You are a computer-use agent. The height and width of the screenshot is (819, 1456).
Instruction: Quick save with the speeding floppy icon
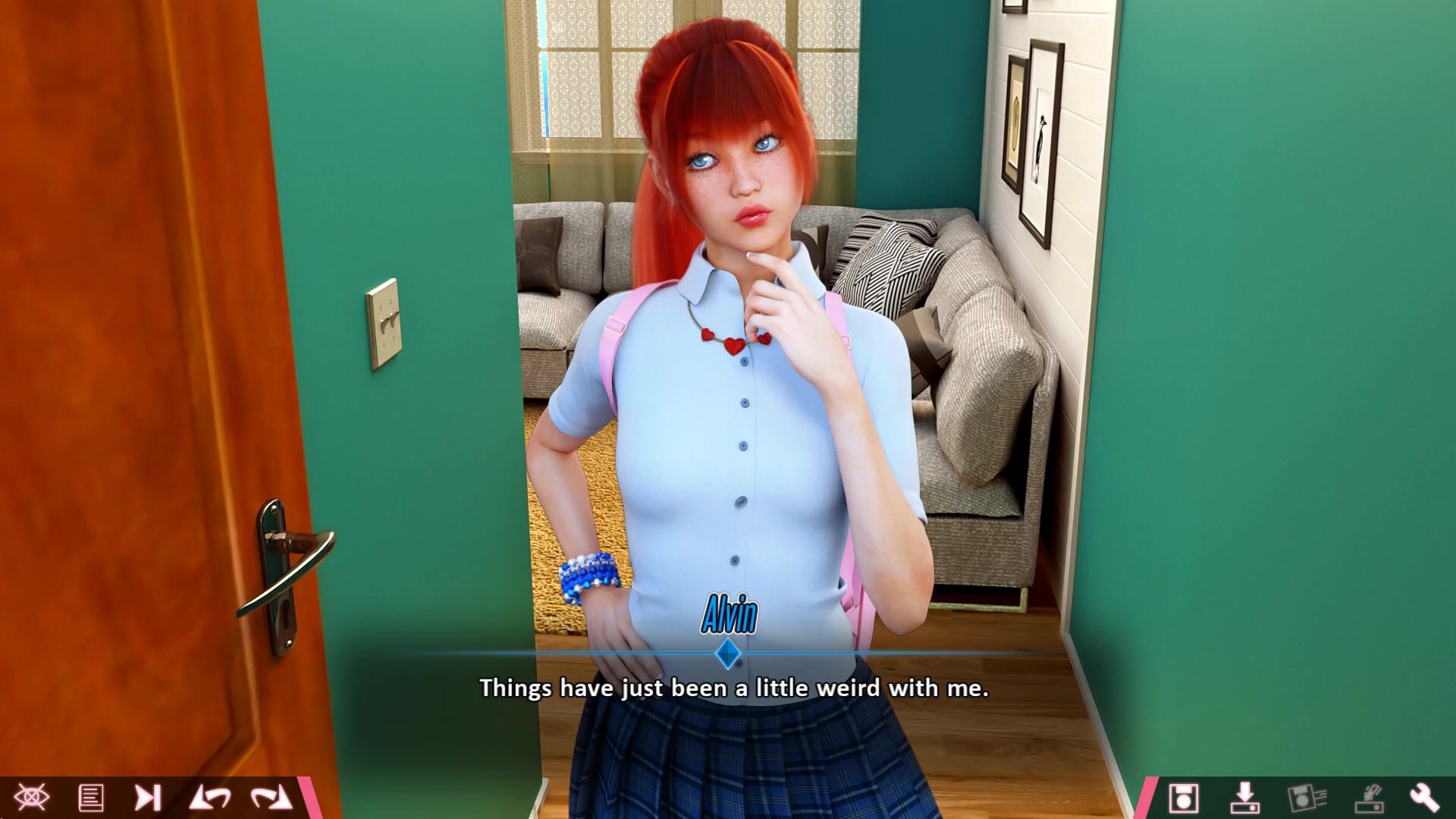tap(1307, 798)
